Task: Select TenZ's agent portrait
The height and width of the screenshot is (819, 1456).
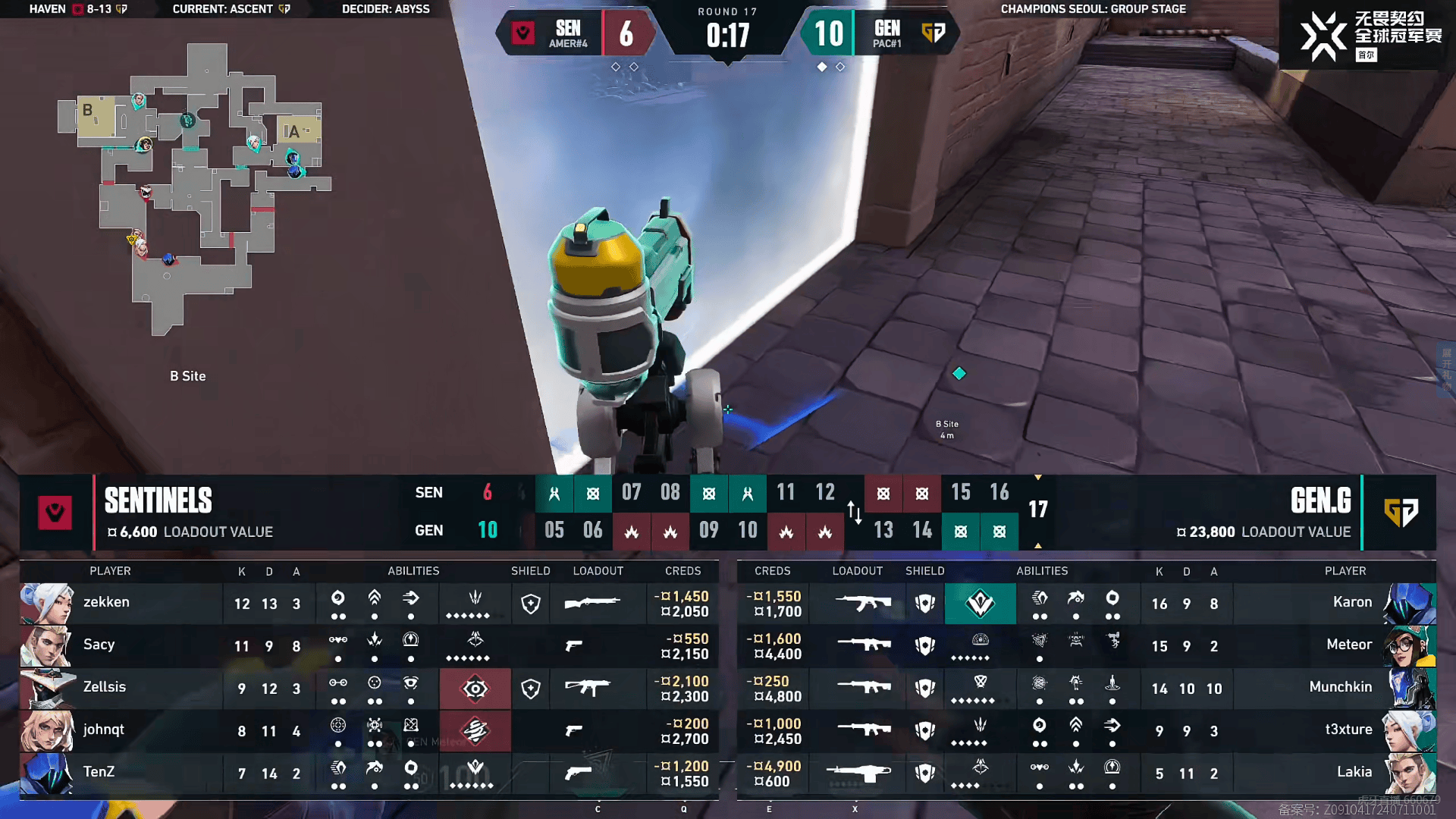Action: [x=46, y=773]
